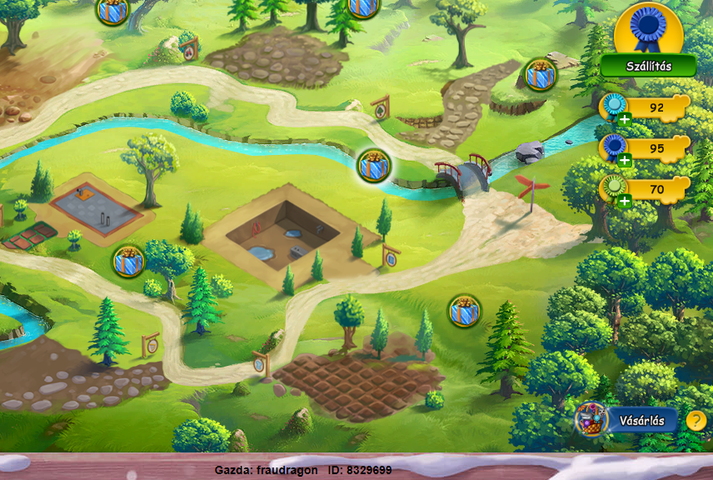Click the gift basket shop icon
Viewport: 713px width, 480px height.
click(x=591, y=419)
